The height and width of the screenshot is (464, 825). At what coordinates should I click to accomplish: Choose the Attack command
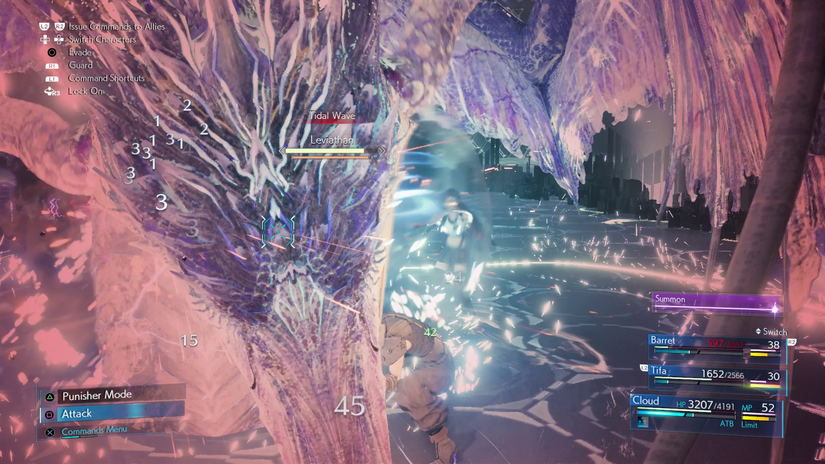[110, 413]
